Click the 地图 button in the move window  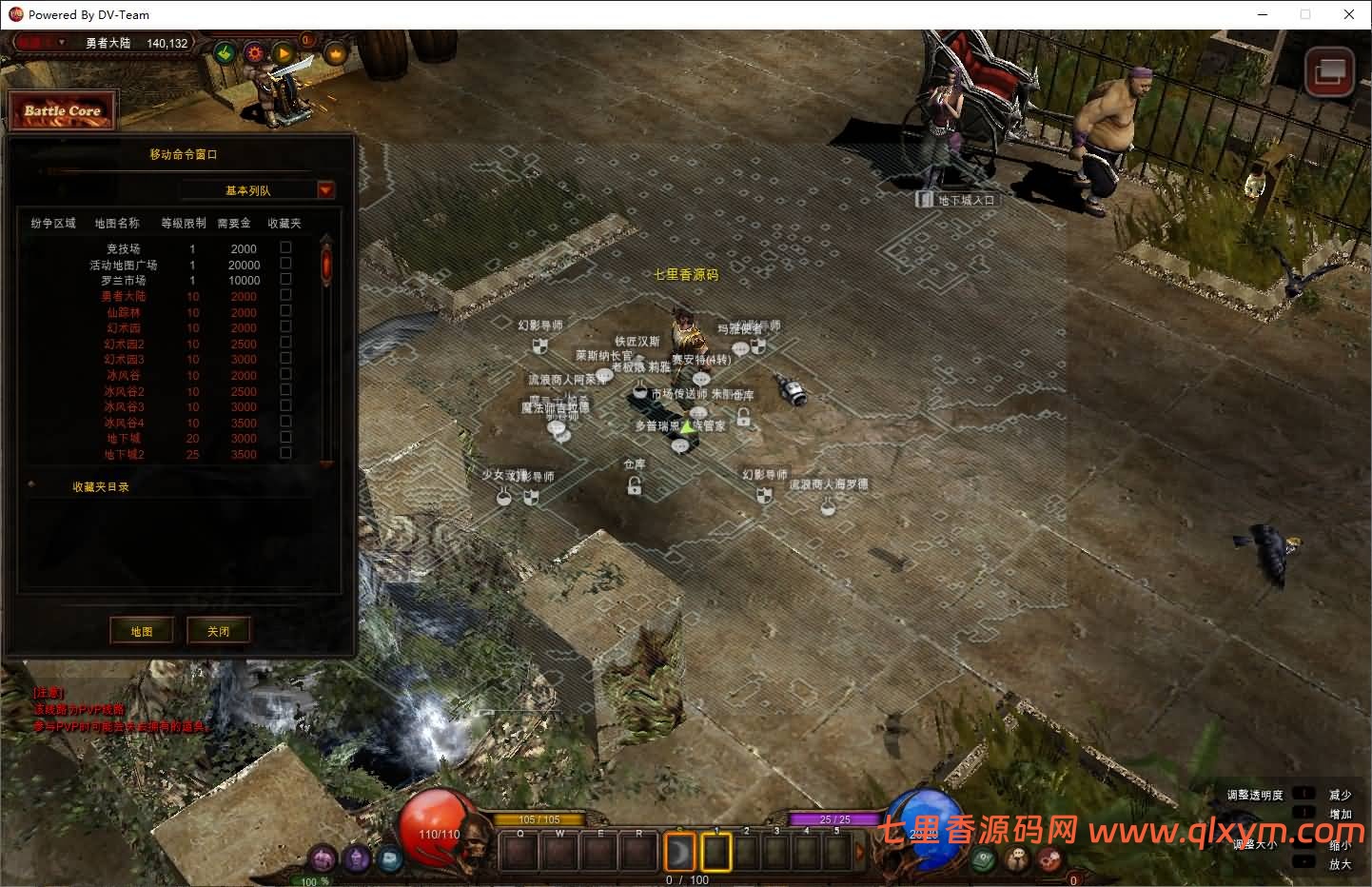(x=142, y=630)
